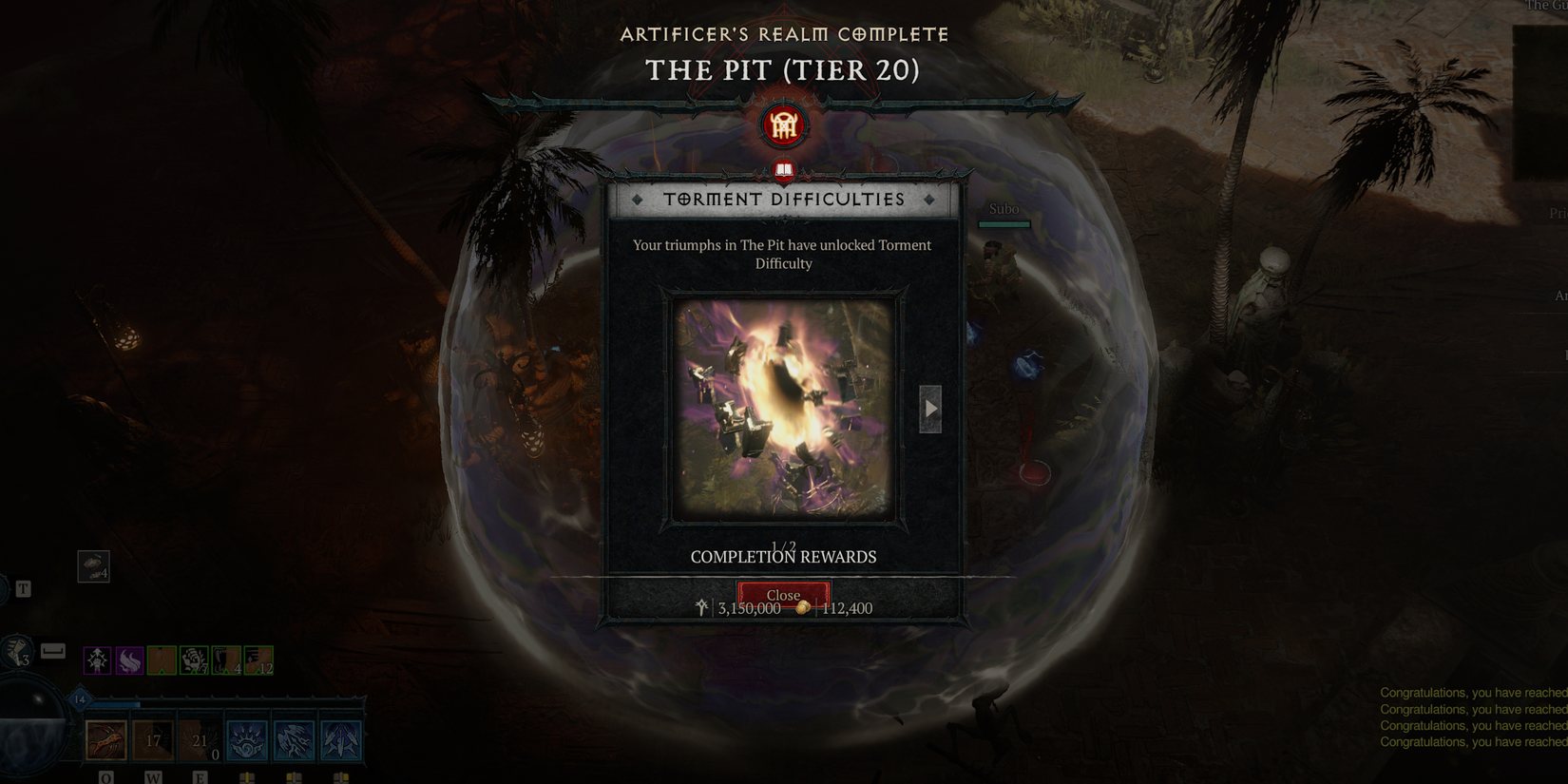Click the red Pit crest emblem above the dialog
The image size is (1568, 784).
[783, 124]
